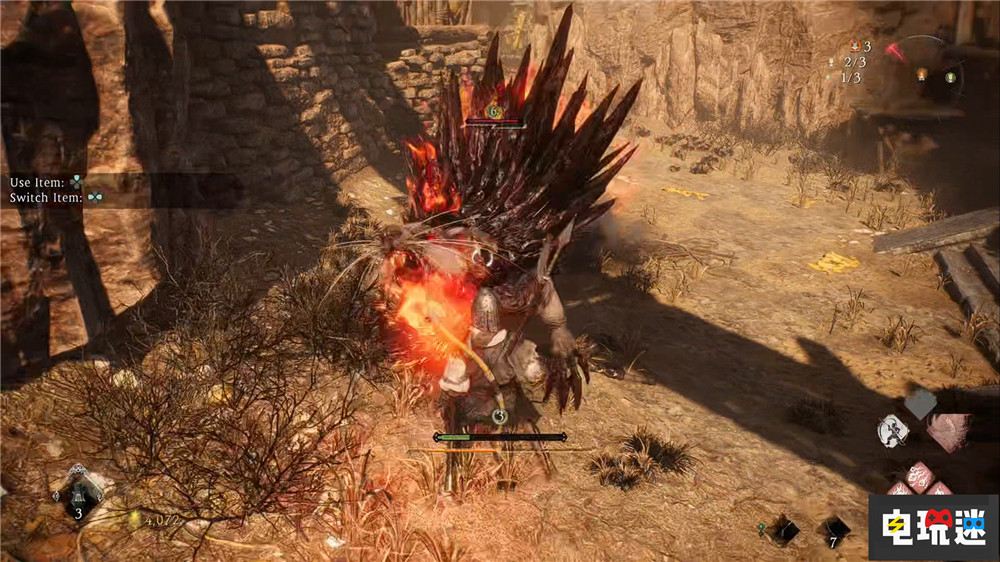Click the archer skill icon
The width and height of the screenshot is (1000, 562).
(x=892, y=431)
